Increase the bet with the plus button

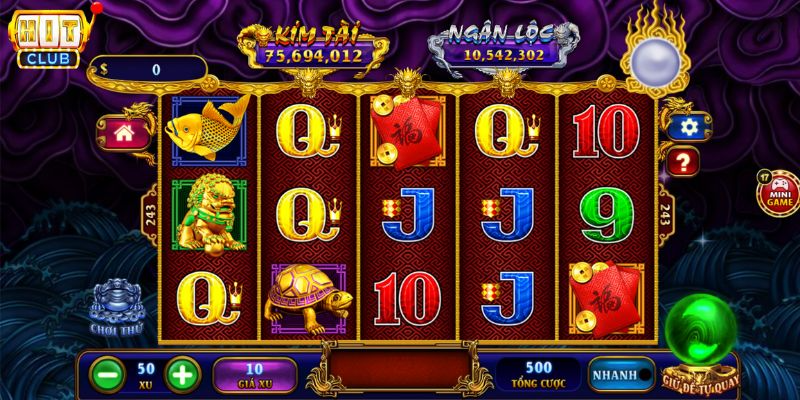[179, 374]
